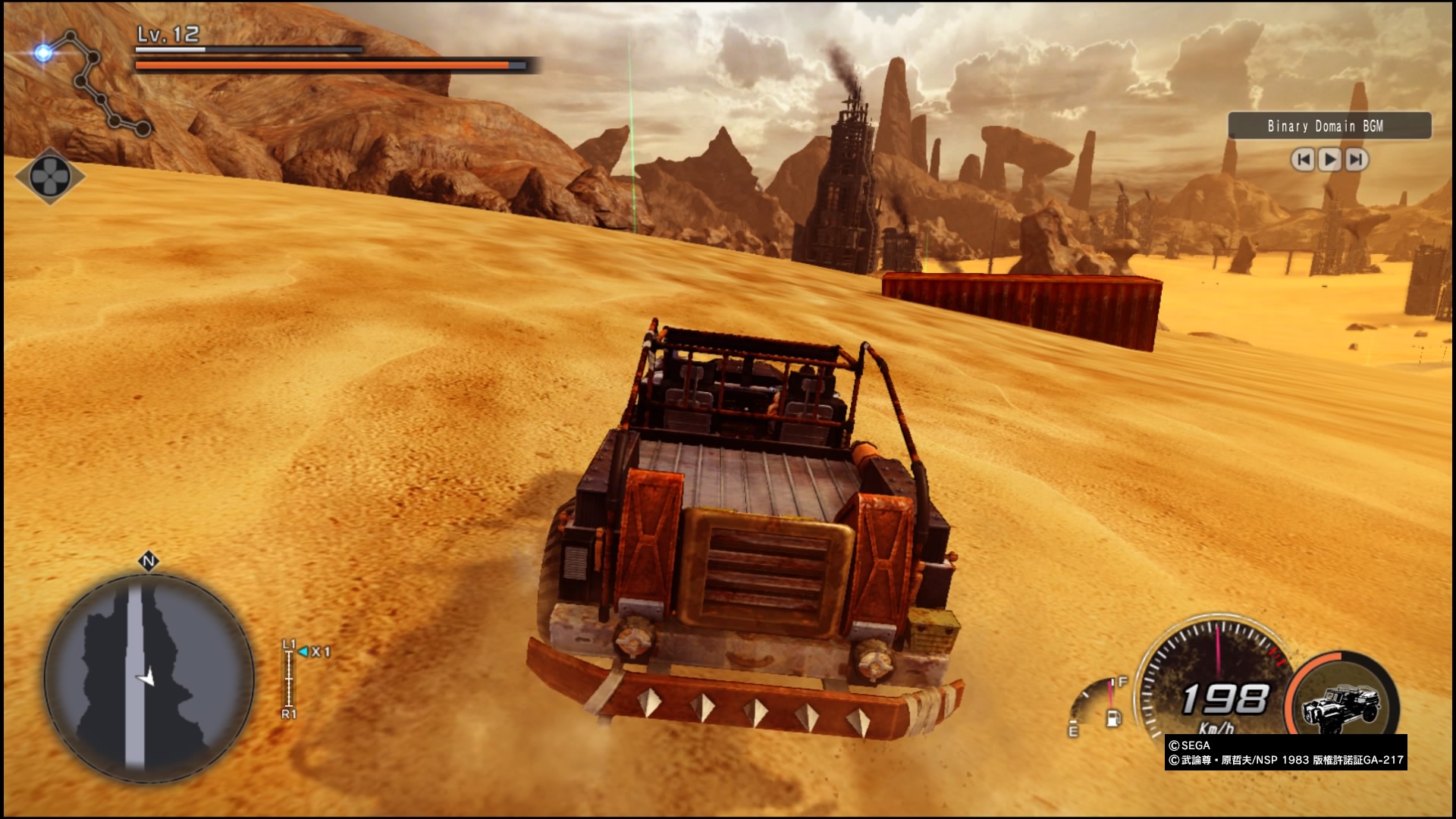Click the seven-star constellation icon

pos(91,82)
